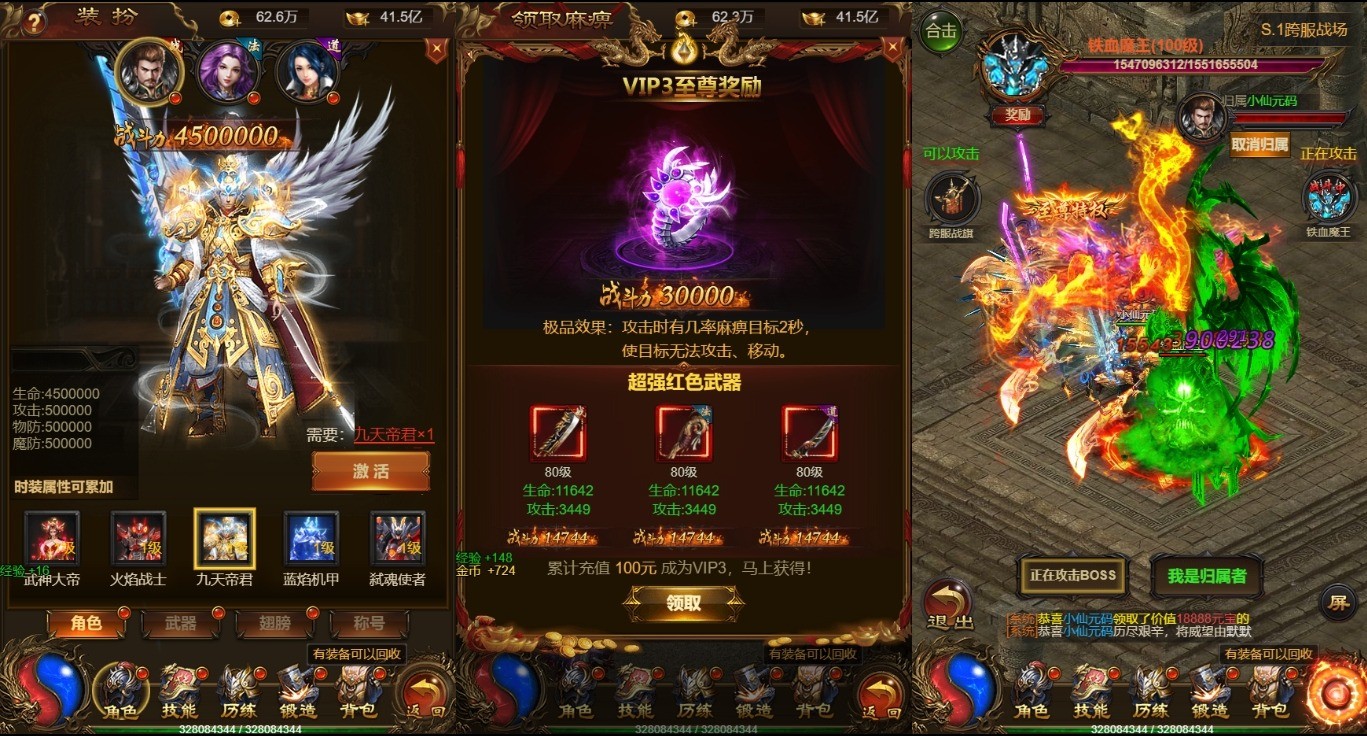Image resolution: width=1367 pixels, height=736 pixels.
Task: Activate the 合击 combo attack button
Action: 940,31
